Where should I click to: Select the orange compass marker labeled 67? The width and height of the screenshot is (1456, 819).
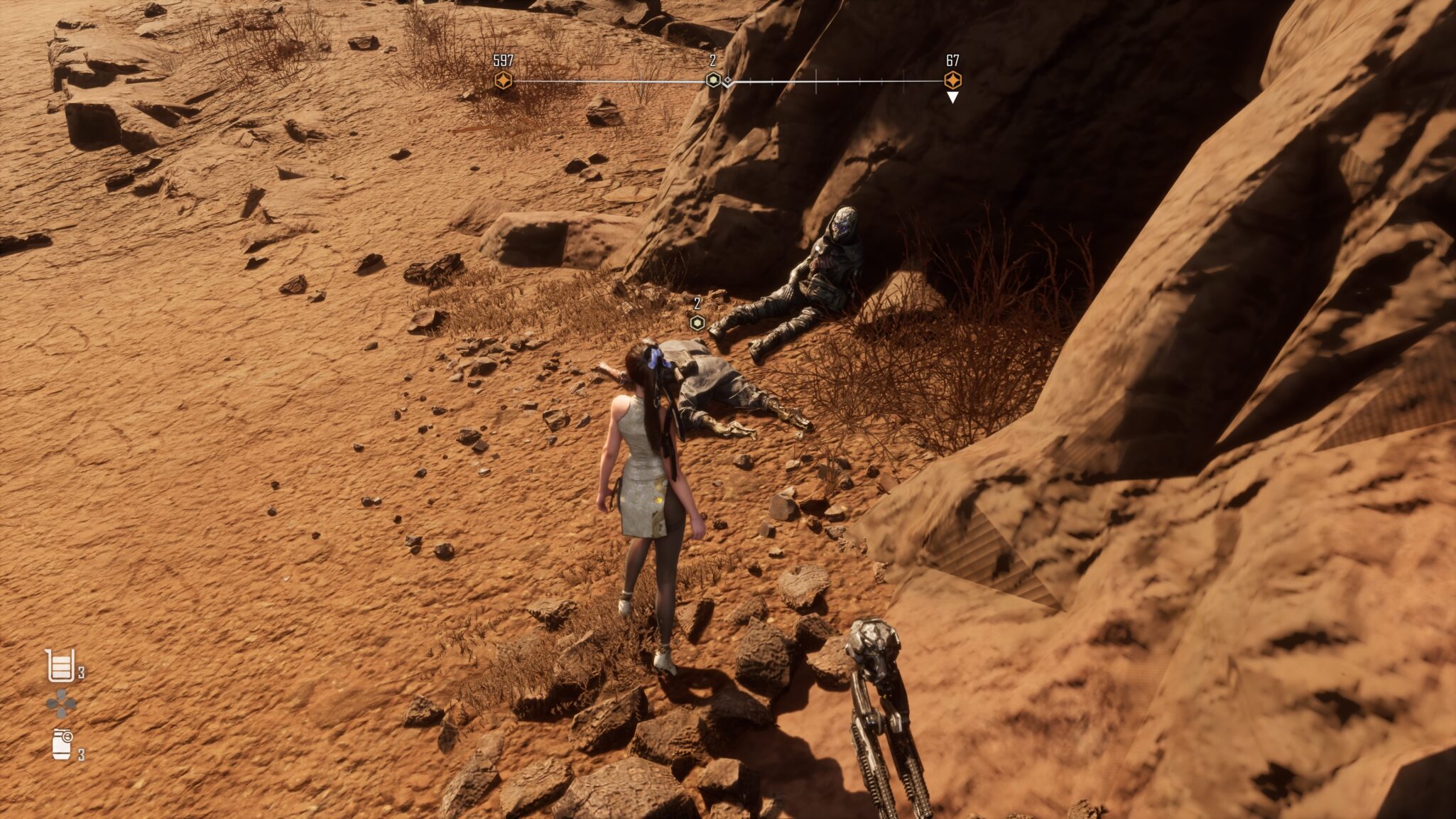[952, 80]
